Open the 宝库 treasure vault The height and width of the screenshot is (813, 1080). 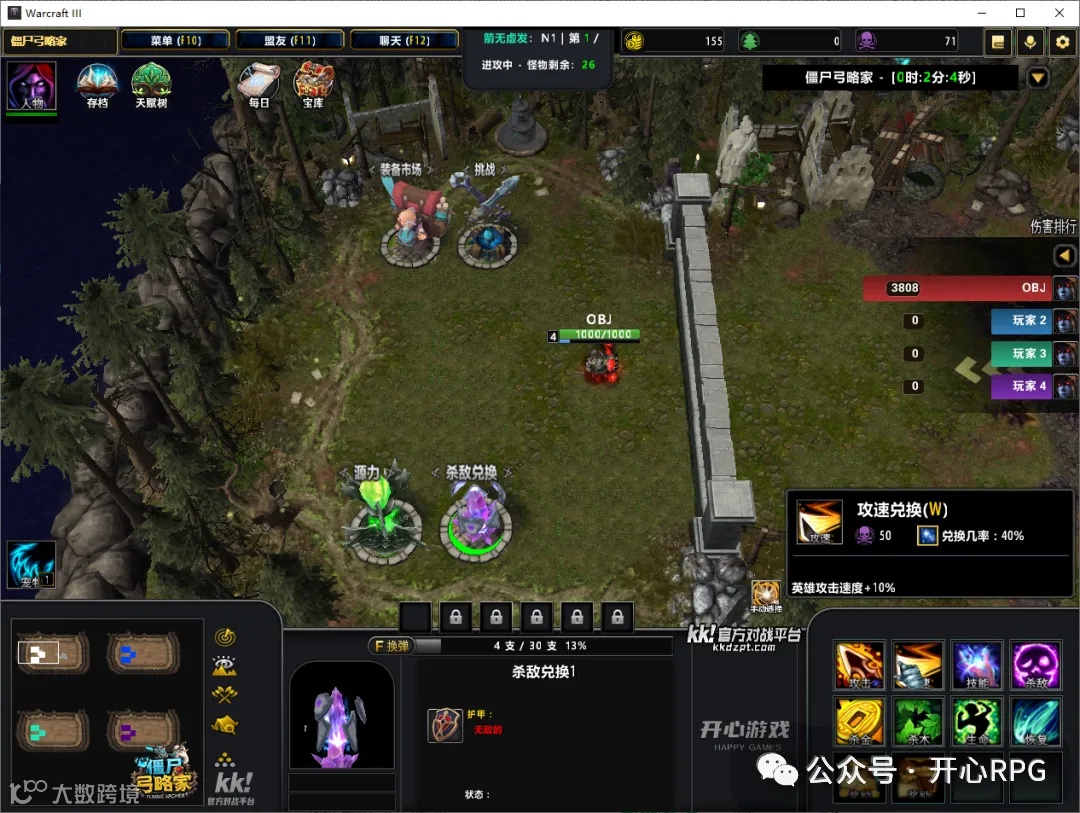point(313,85)
